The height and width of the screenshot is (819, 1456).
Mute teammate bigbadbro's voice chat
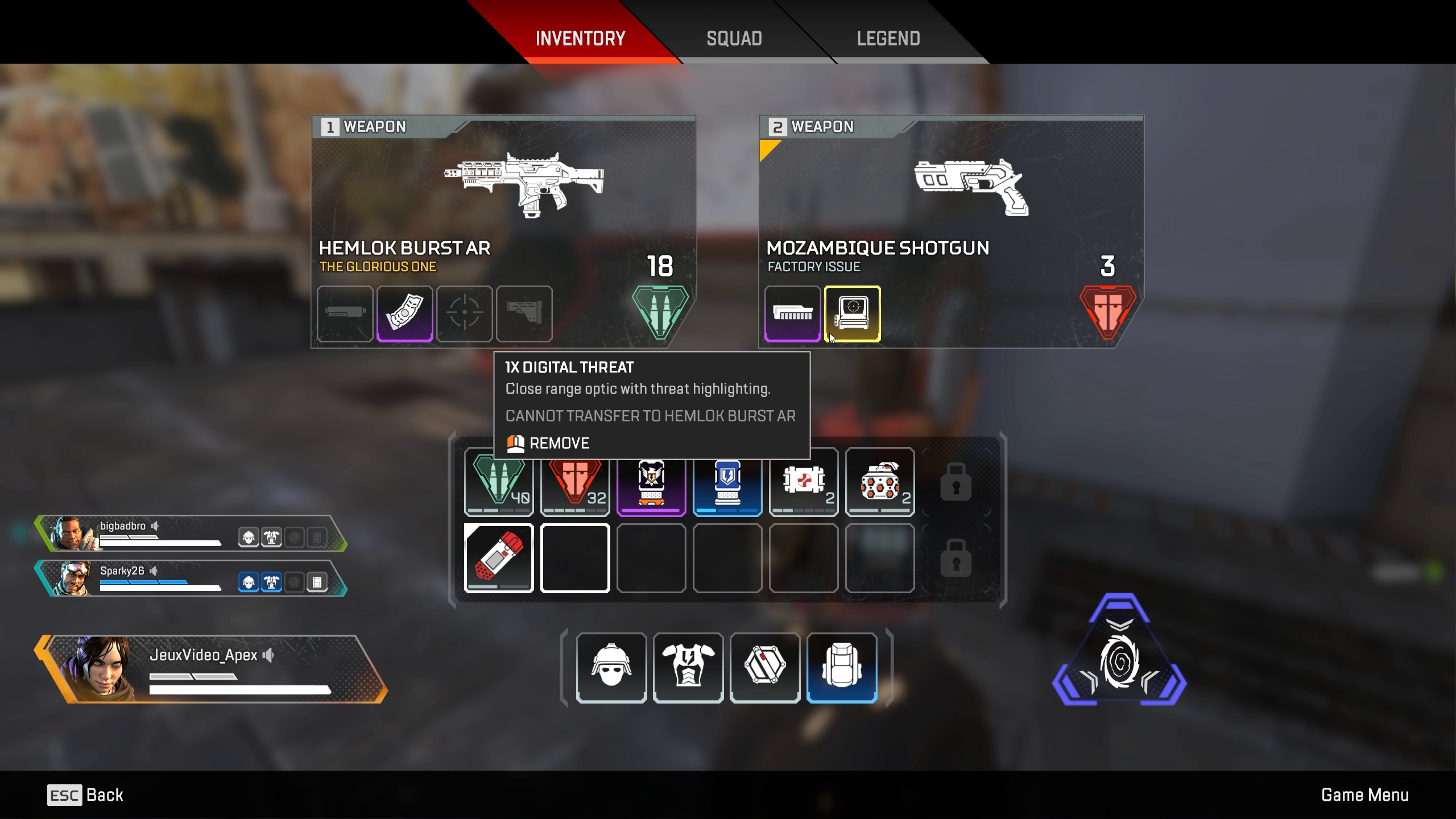155,526
